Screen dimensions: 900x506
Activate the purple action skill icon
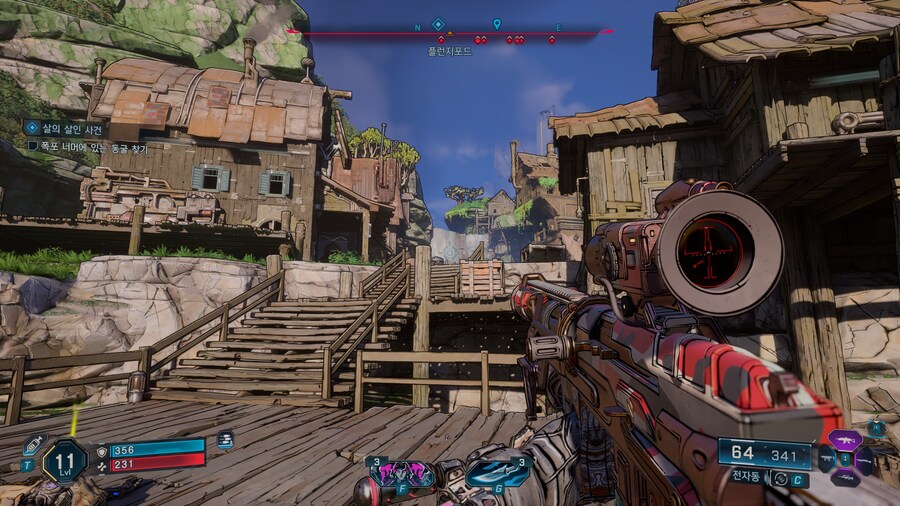tap(401, 473)
